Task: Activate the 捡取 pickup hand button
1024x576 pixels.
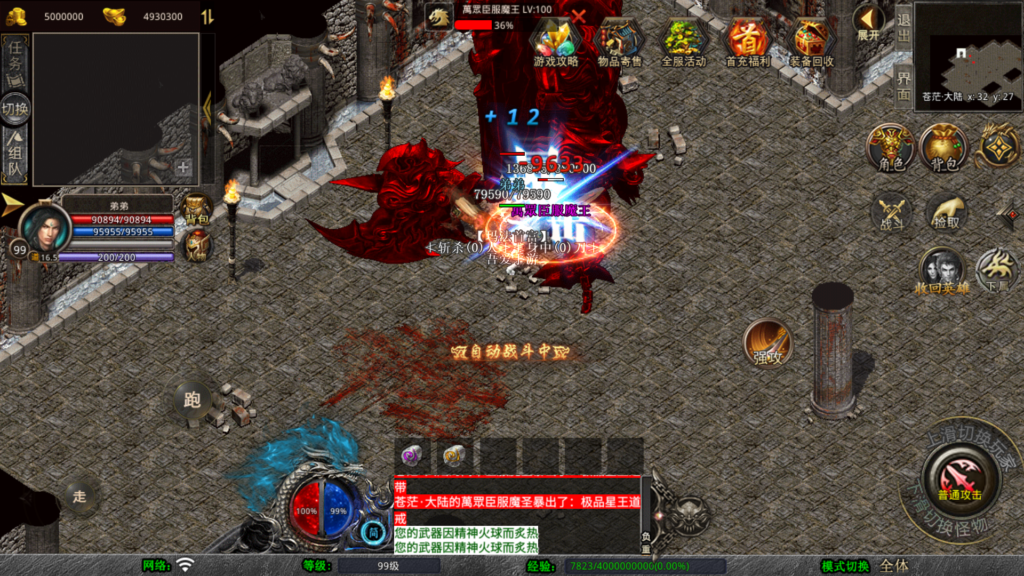Action: [x=945, y=211]
